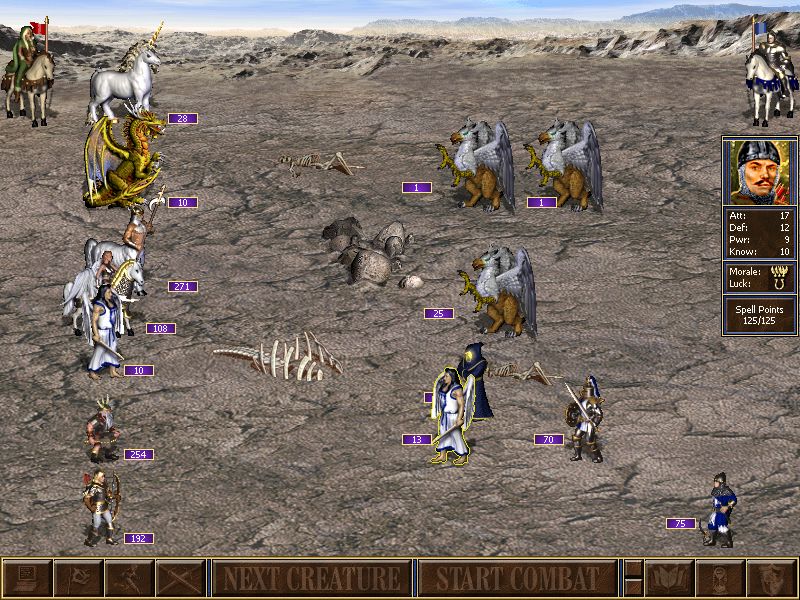Screen dimensions: 800x600
Task: Select the gold dragon stack of 10
Action: coord(124,160)
